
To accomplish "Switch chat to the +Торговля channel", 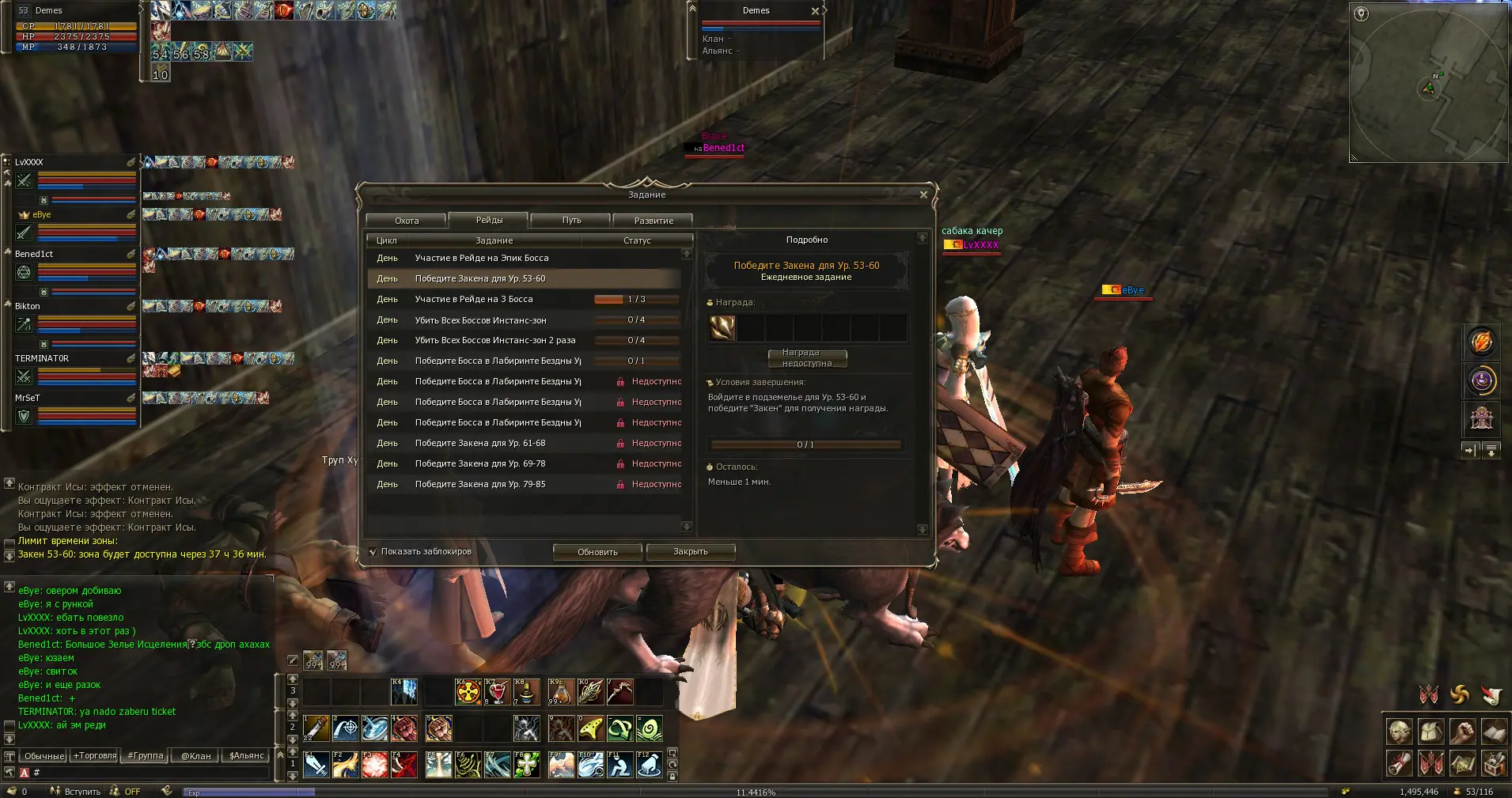I will pos(95,756).
